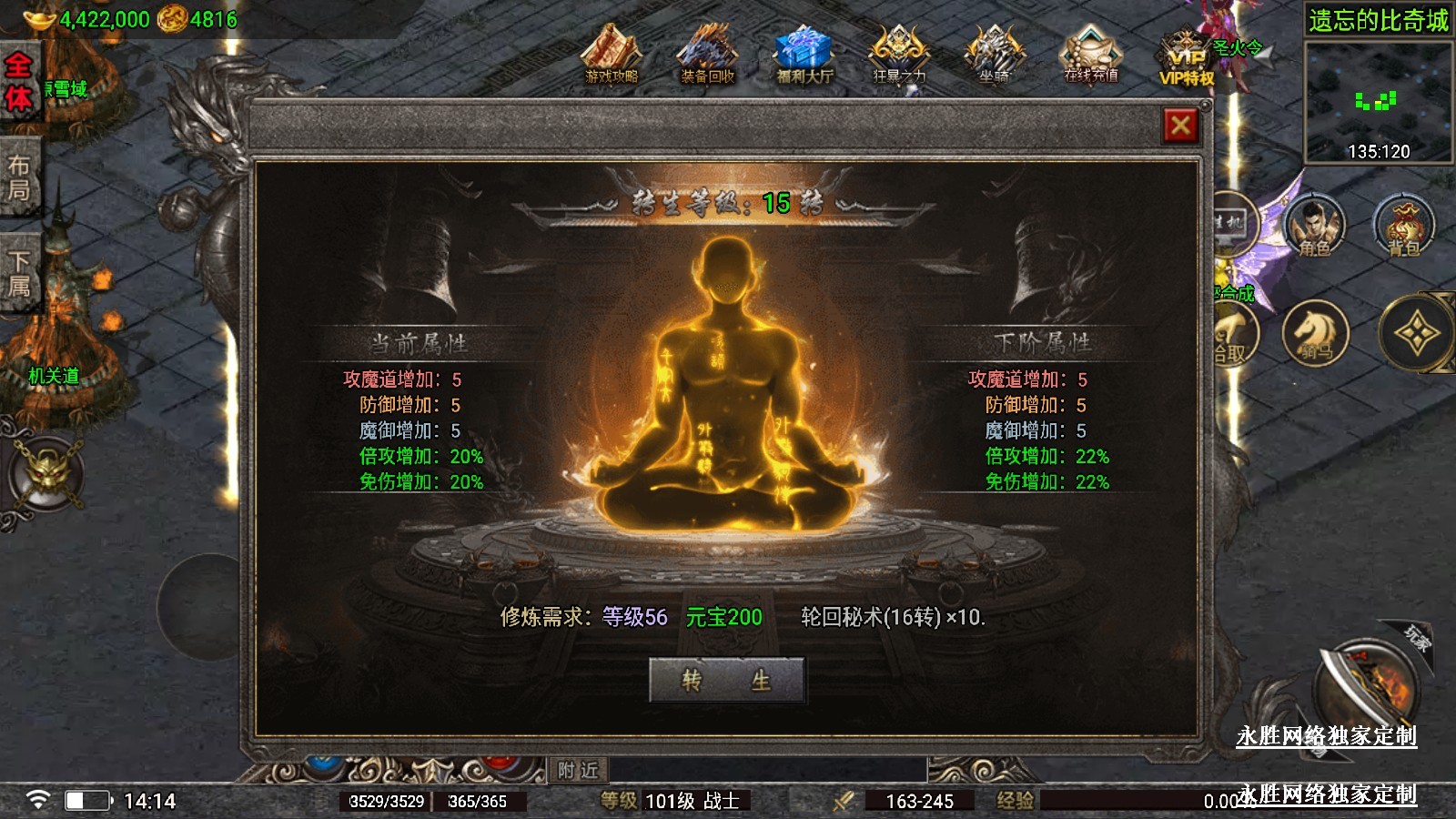The width and height of the screenshot is (1456, 819).
Task: Open the 附近 nearby chat tab
Action: click(578, 771)
